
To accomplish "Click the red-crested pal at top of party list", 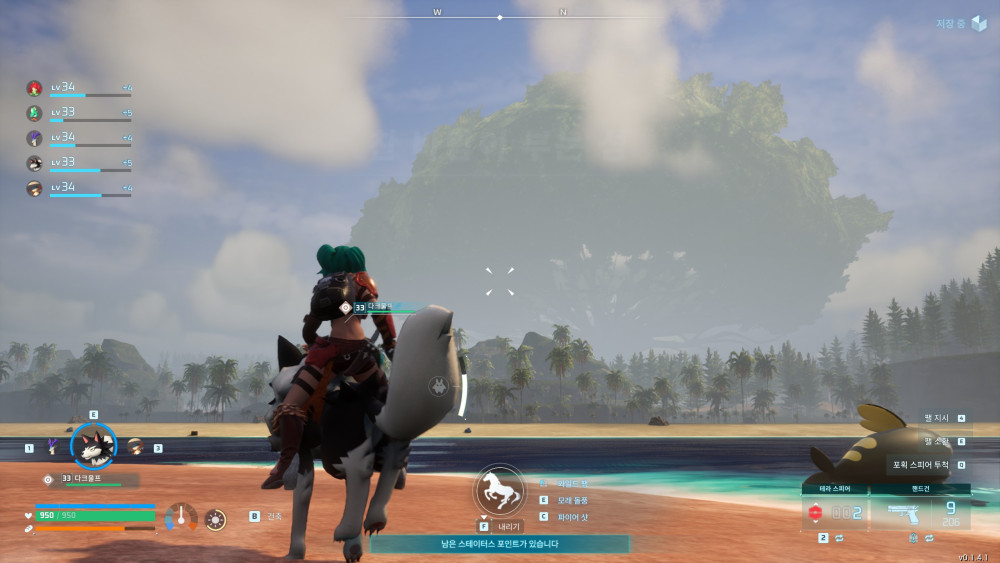I will click(34, 88).
